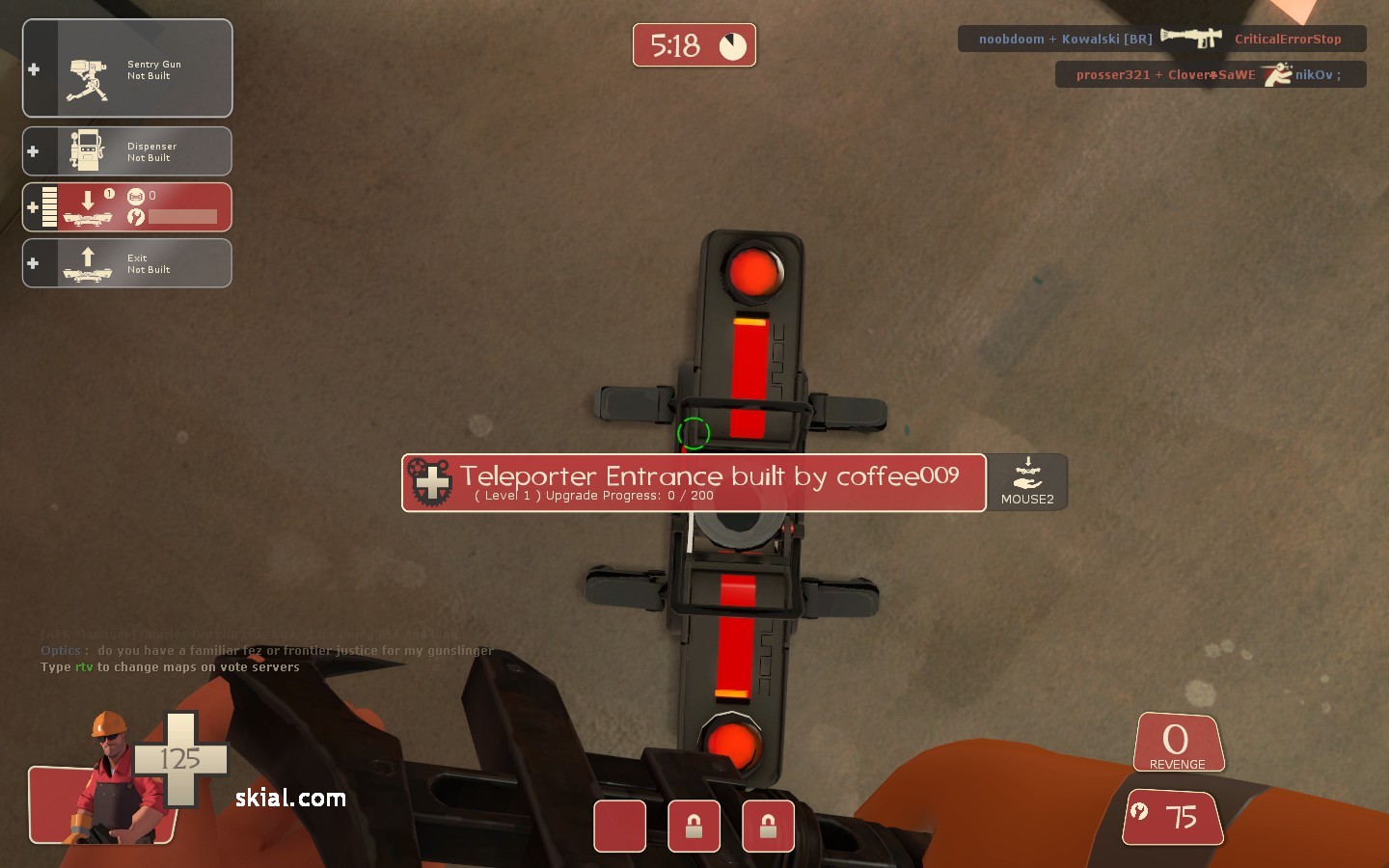
Task: Select the Sentry Gun icon in the build panel
Action: (x=87, y=68)
